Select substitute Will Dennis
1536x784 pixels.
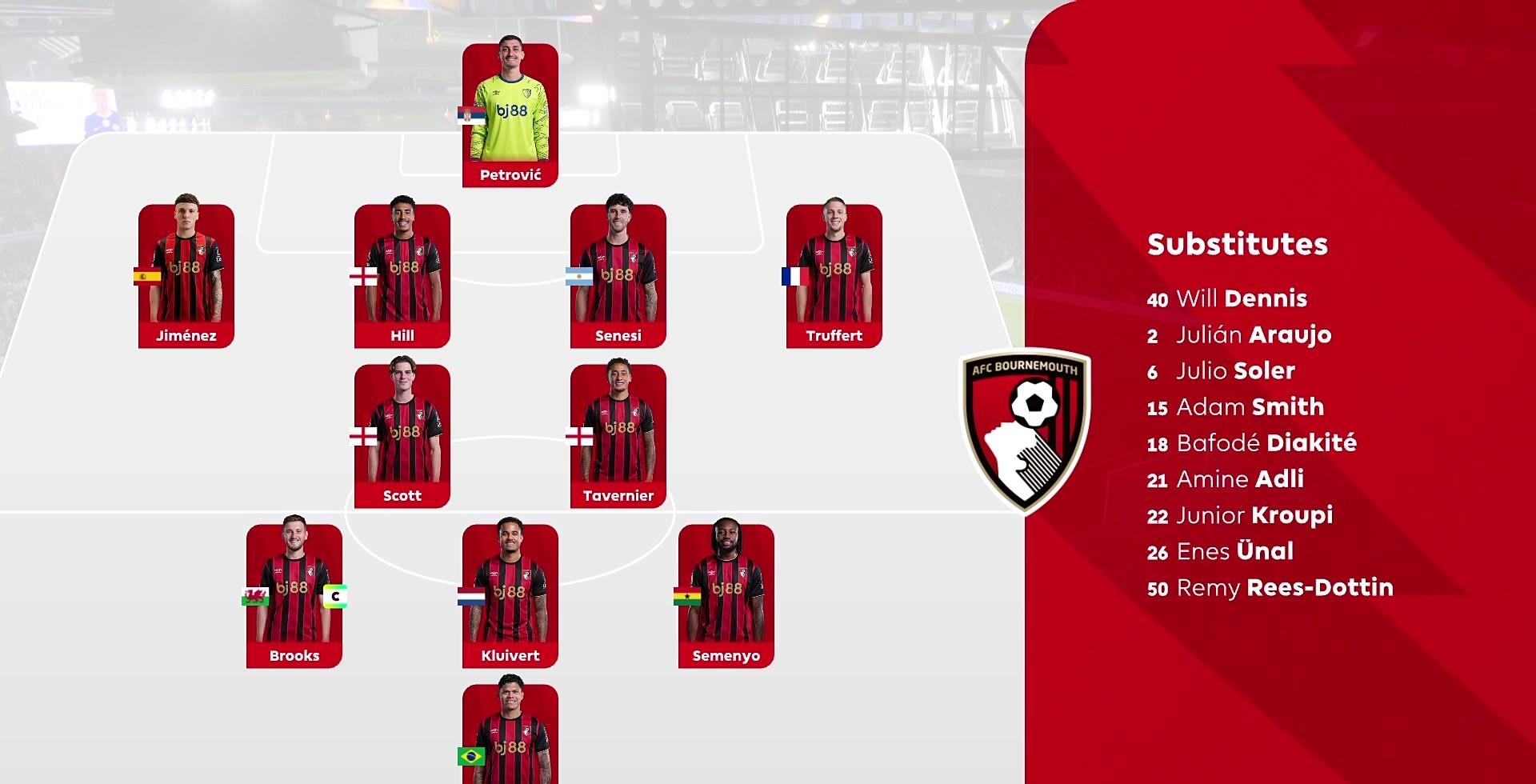(x=1226, y=299)
